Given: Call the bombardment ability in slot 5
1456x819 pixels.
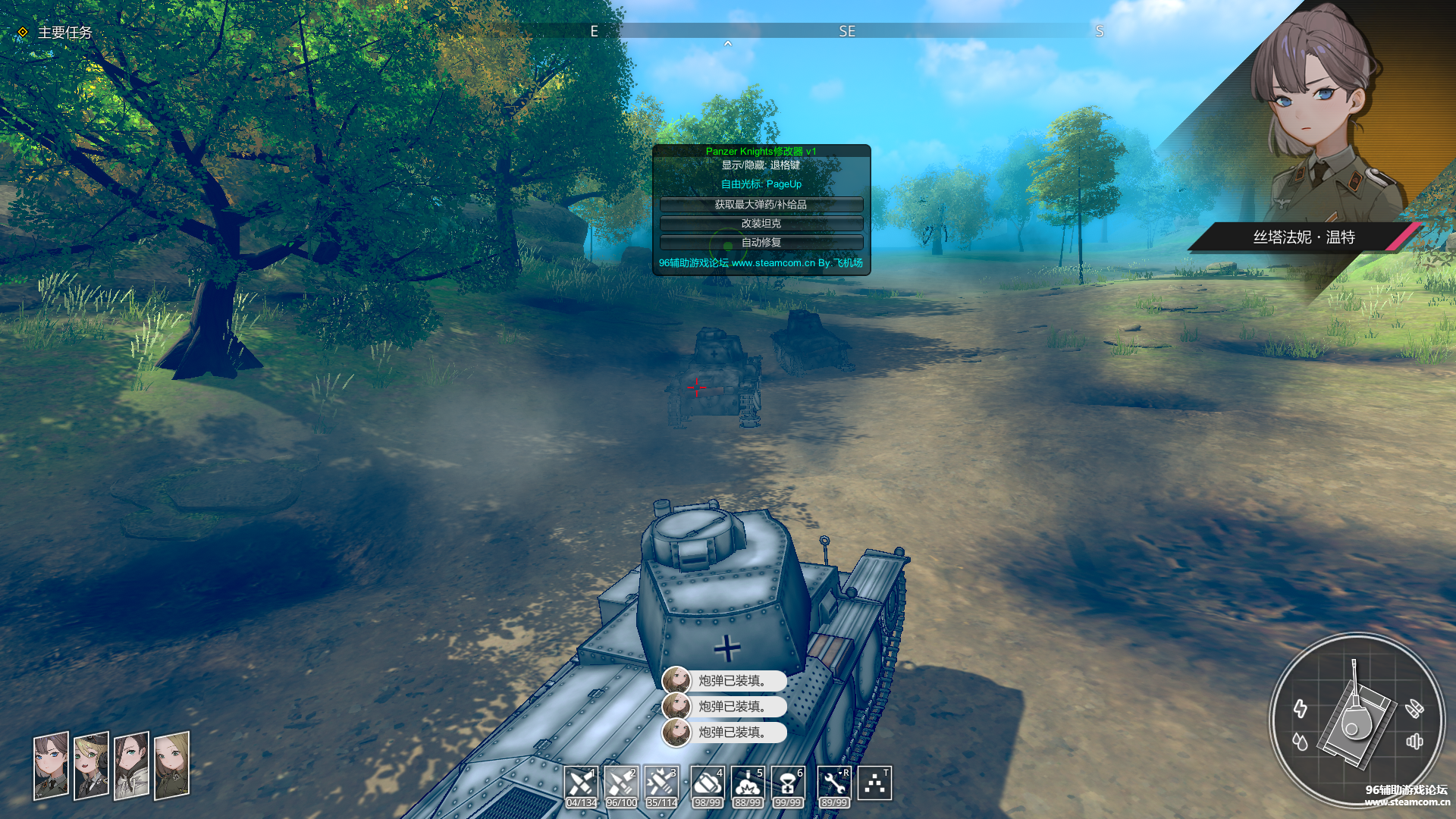Looking at the screenshot, I should [748, 783].
